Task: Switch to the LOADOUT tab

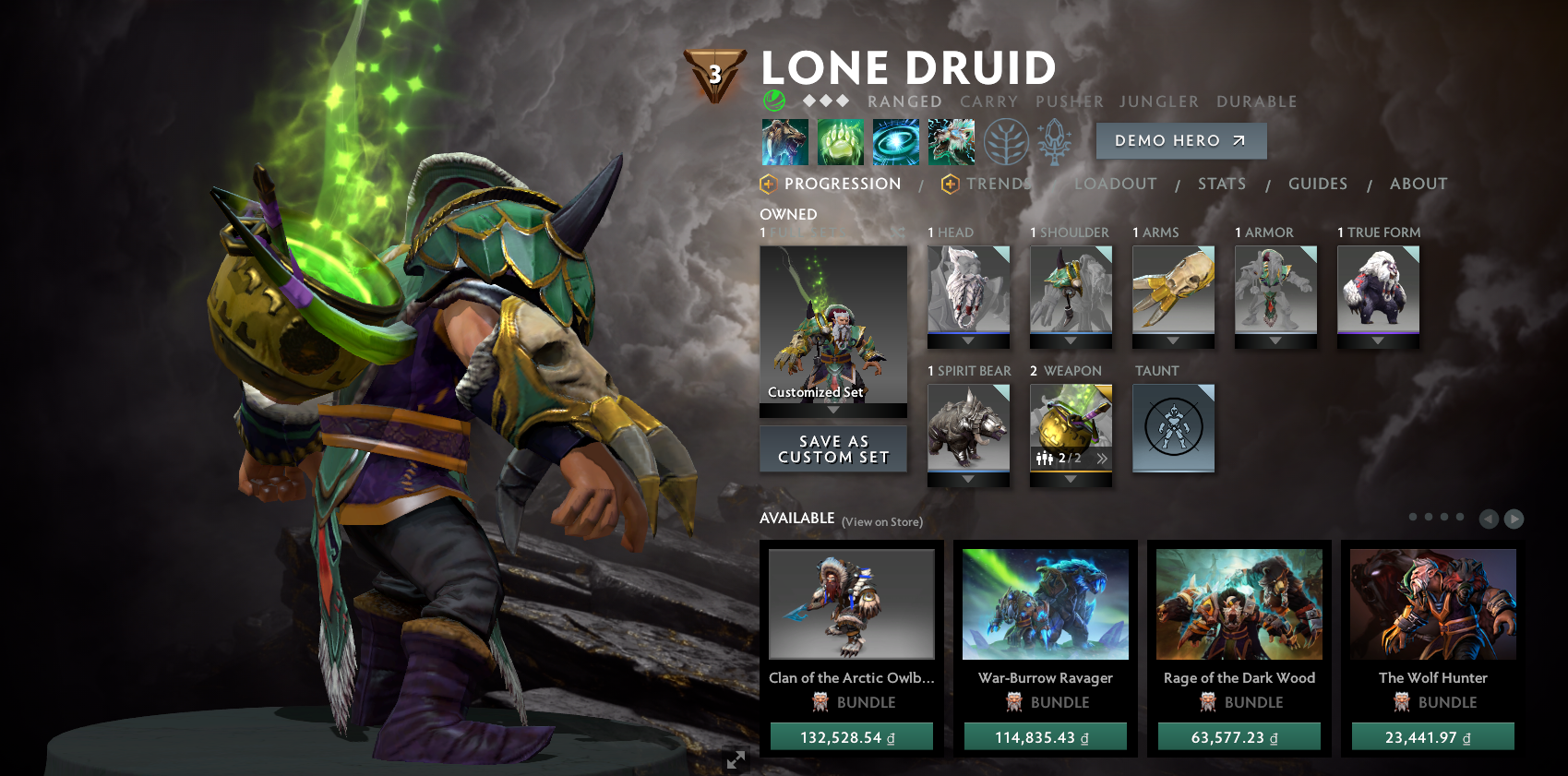Action: point(1116,184)
